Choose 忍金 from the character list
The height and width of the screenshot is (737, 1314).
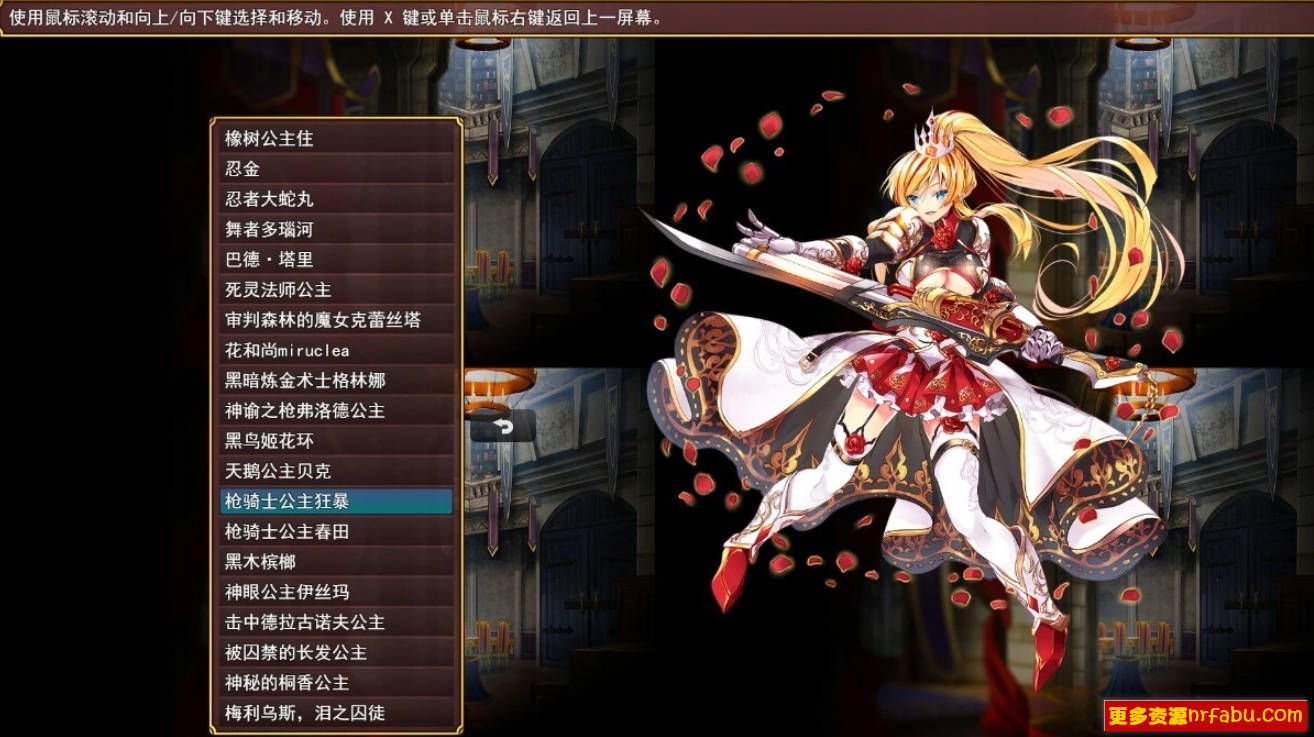tap(300, 169)
